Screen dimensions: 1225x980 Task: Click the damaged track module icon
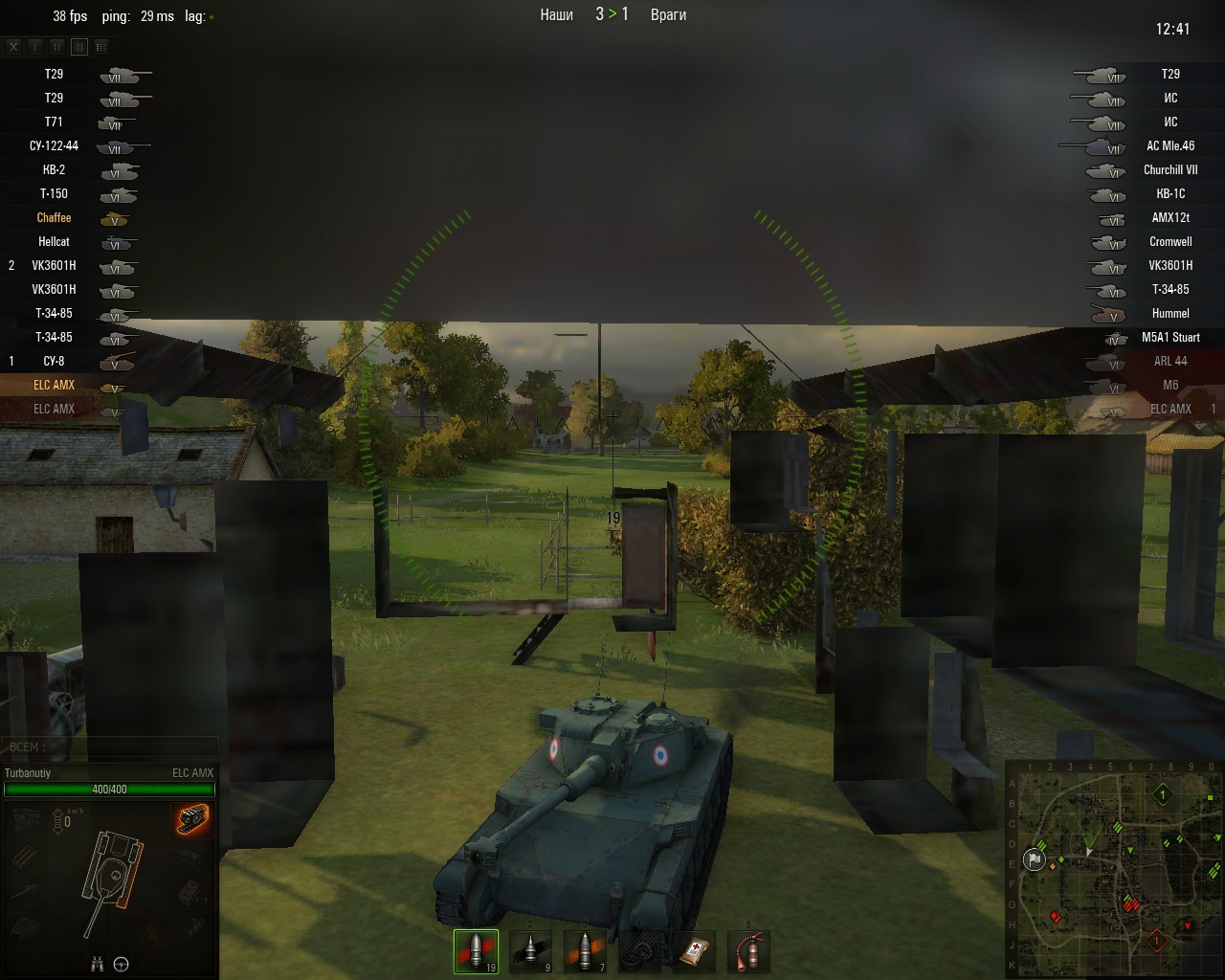[x=192, y=819]
